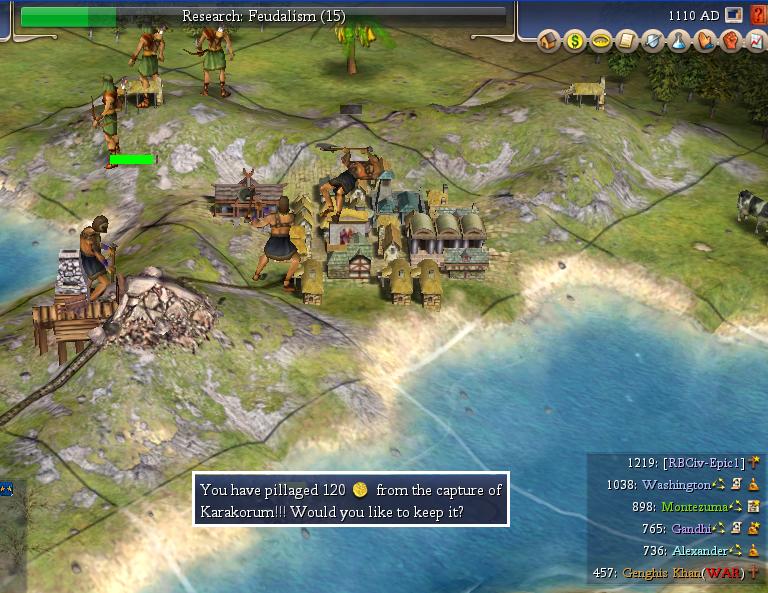The width and height of the screenshot is (768, 593).
Task: Open the praying hands Religion Advisor
Action: pos(704,41)
